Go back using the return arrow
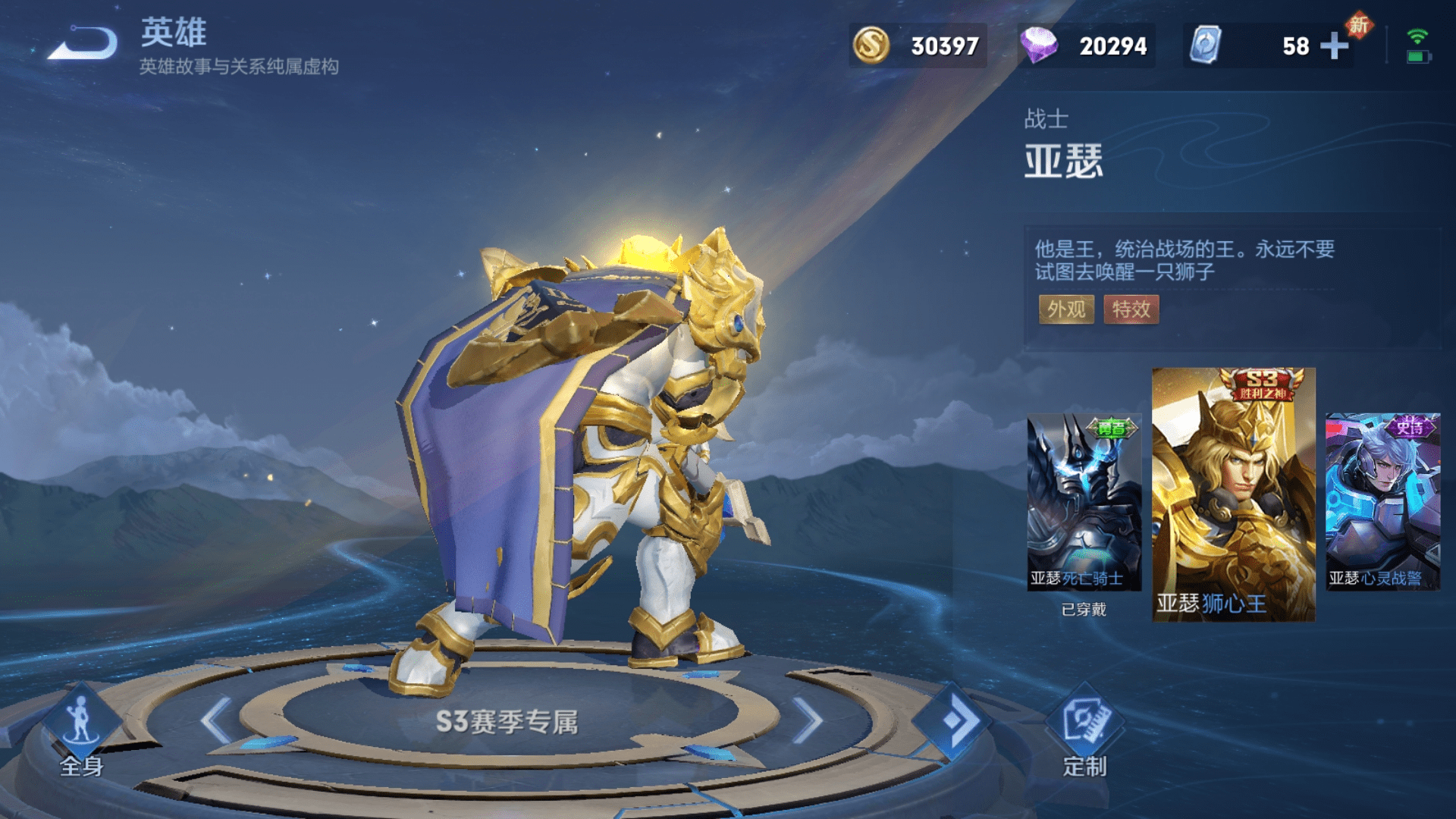 85,44
